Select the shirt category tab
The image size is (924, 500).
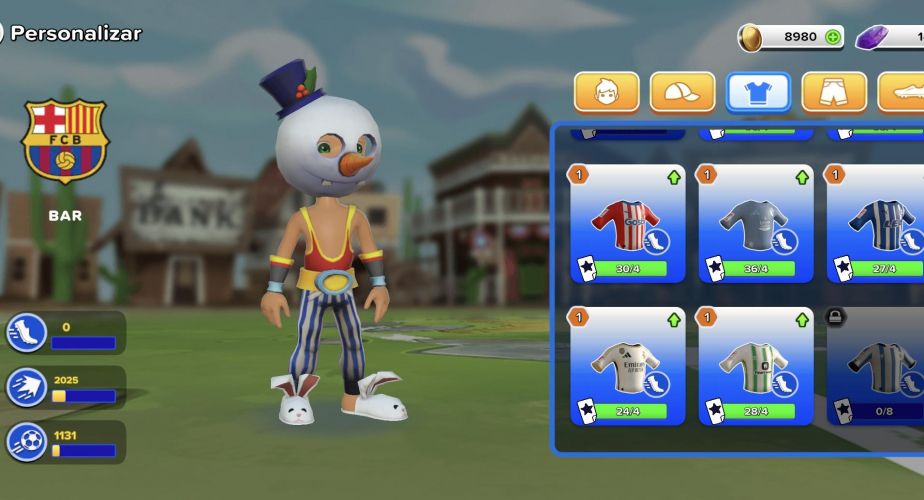[758, 92]
